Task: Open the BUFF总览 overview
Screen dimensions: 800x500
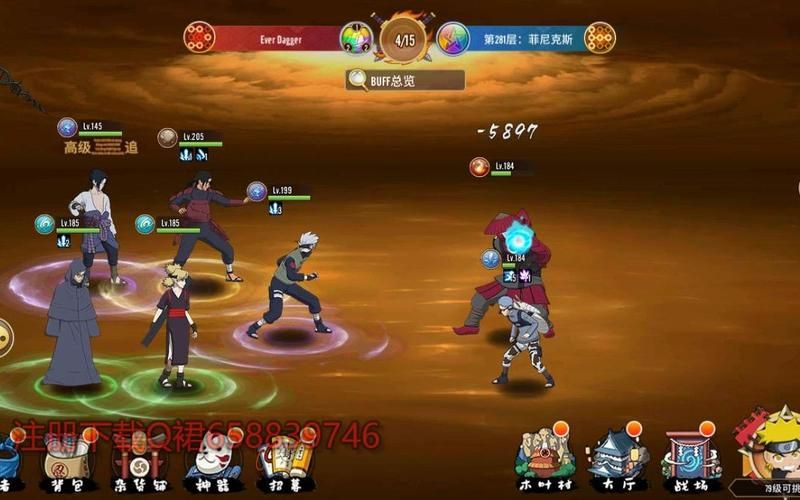Action: 405,80
